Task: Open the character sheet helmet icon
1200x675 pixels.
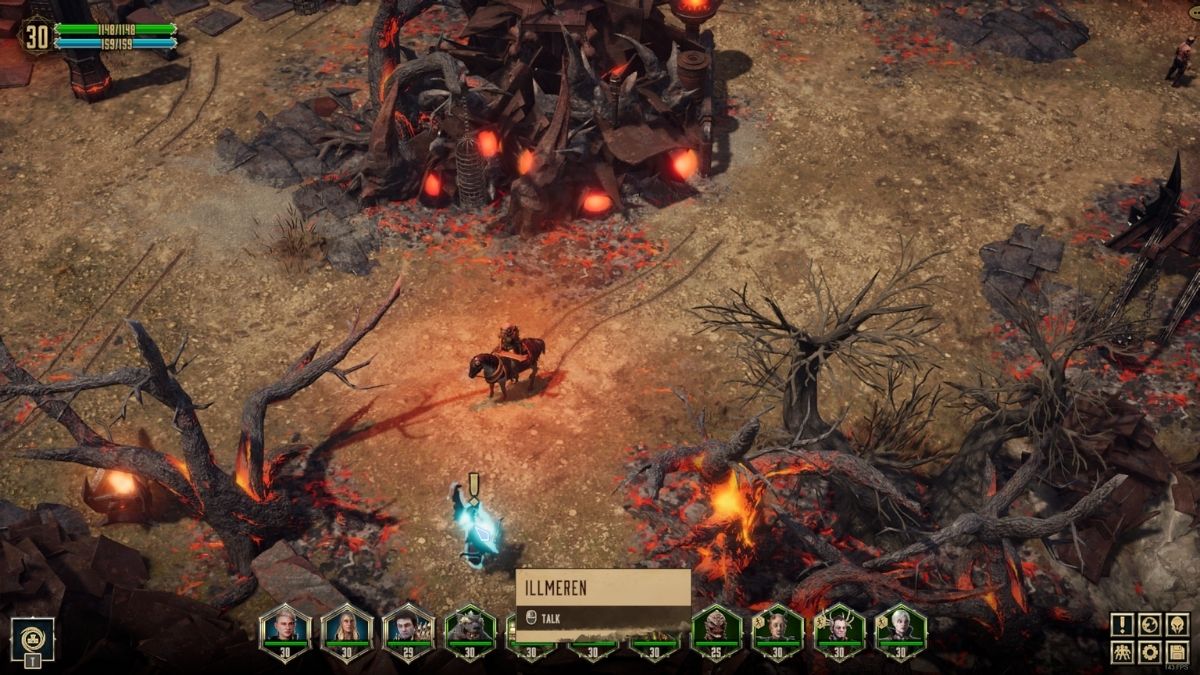Action: pos(1177,625)
